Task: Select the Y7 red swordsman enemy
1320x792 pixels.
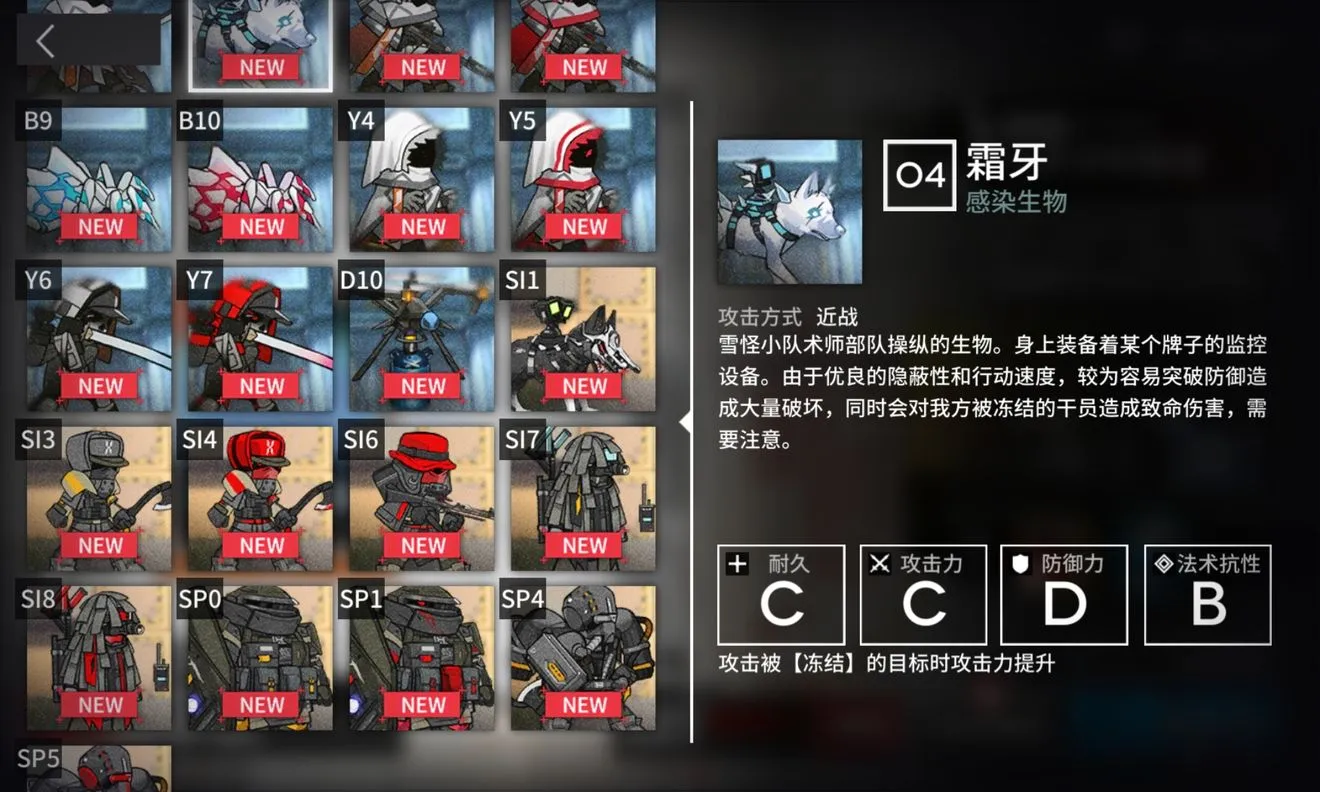Action: coord(259,335)
